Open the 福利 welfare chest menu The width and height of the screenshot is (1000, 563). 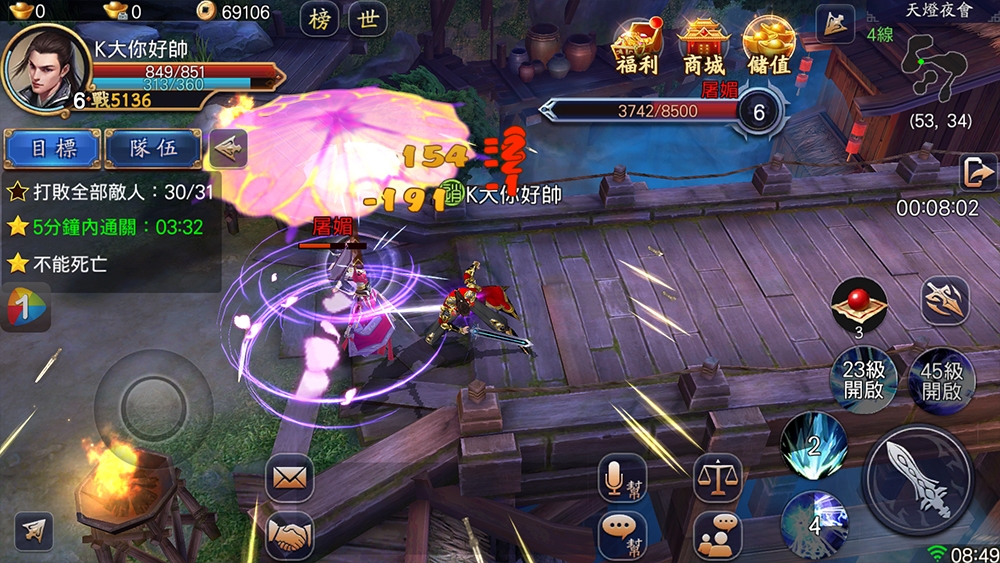[x=637, y=47]
